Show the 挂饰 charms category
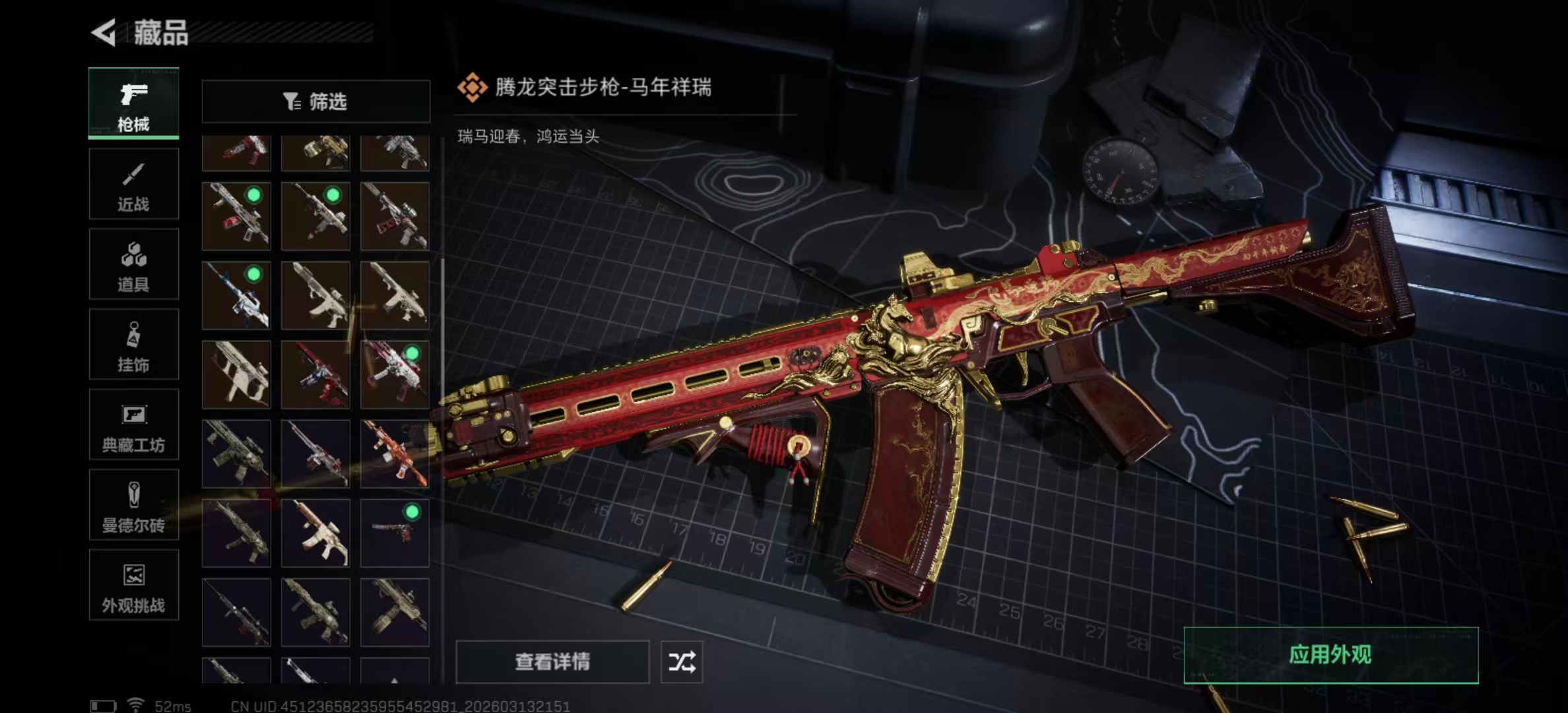The height and width of the screenshot is (713, 1568). (133, 345)
